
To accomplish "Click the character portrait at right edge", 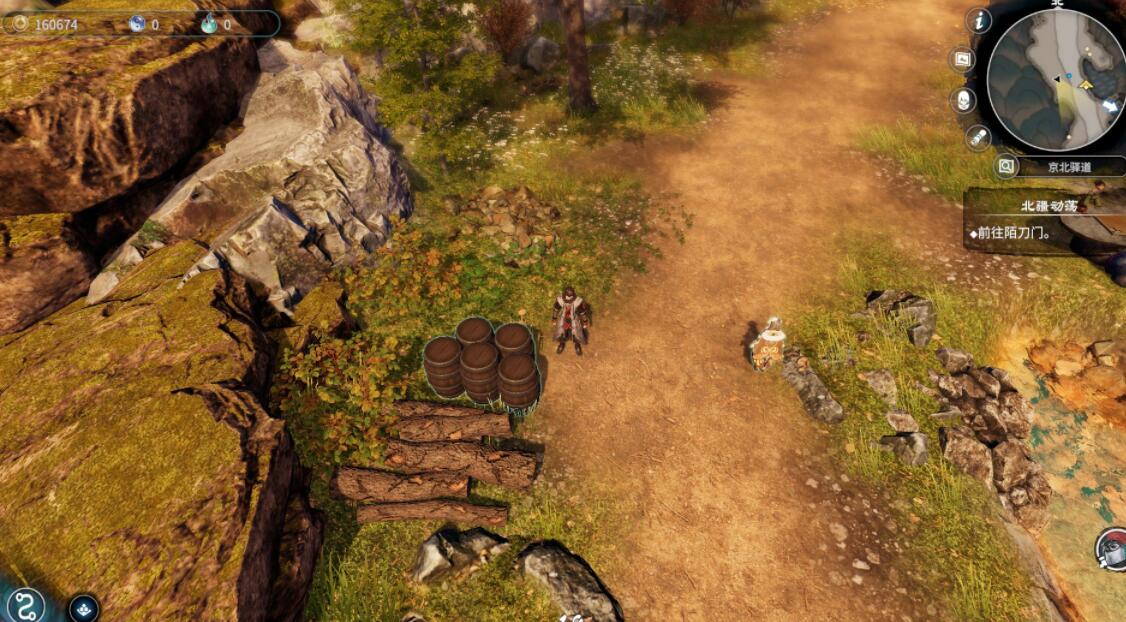I will tap(1112, 549).
